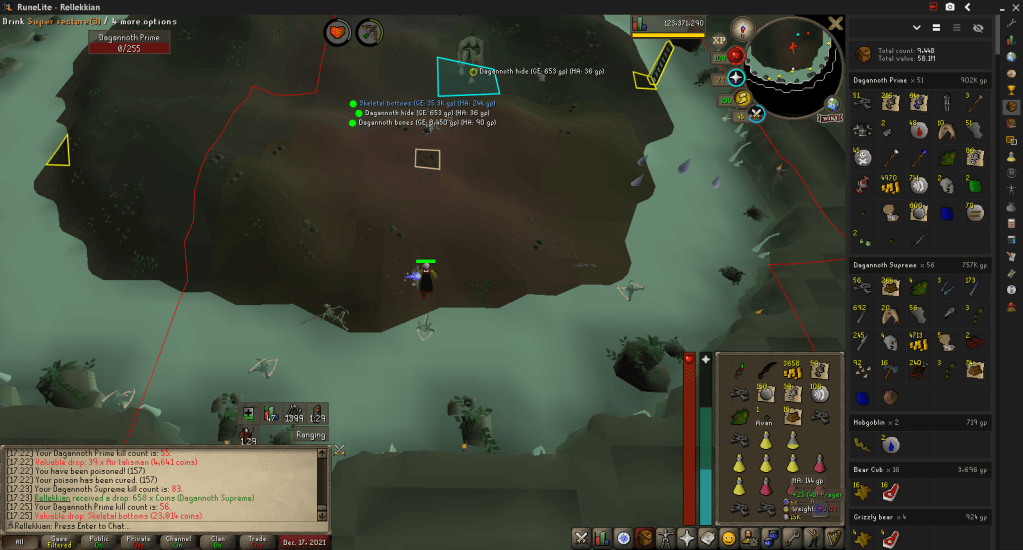This screenshot has width=1023, height=550.
Task: Take a screenshot with the camera button
Action: click(x=948, y=7)
